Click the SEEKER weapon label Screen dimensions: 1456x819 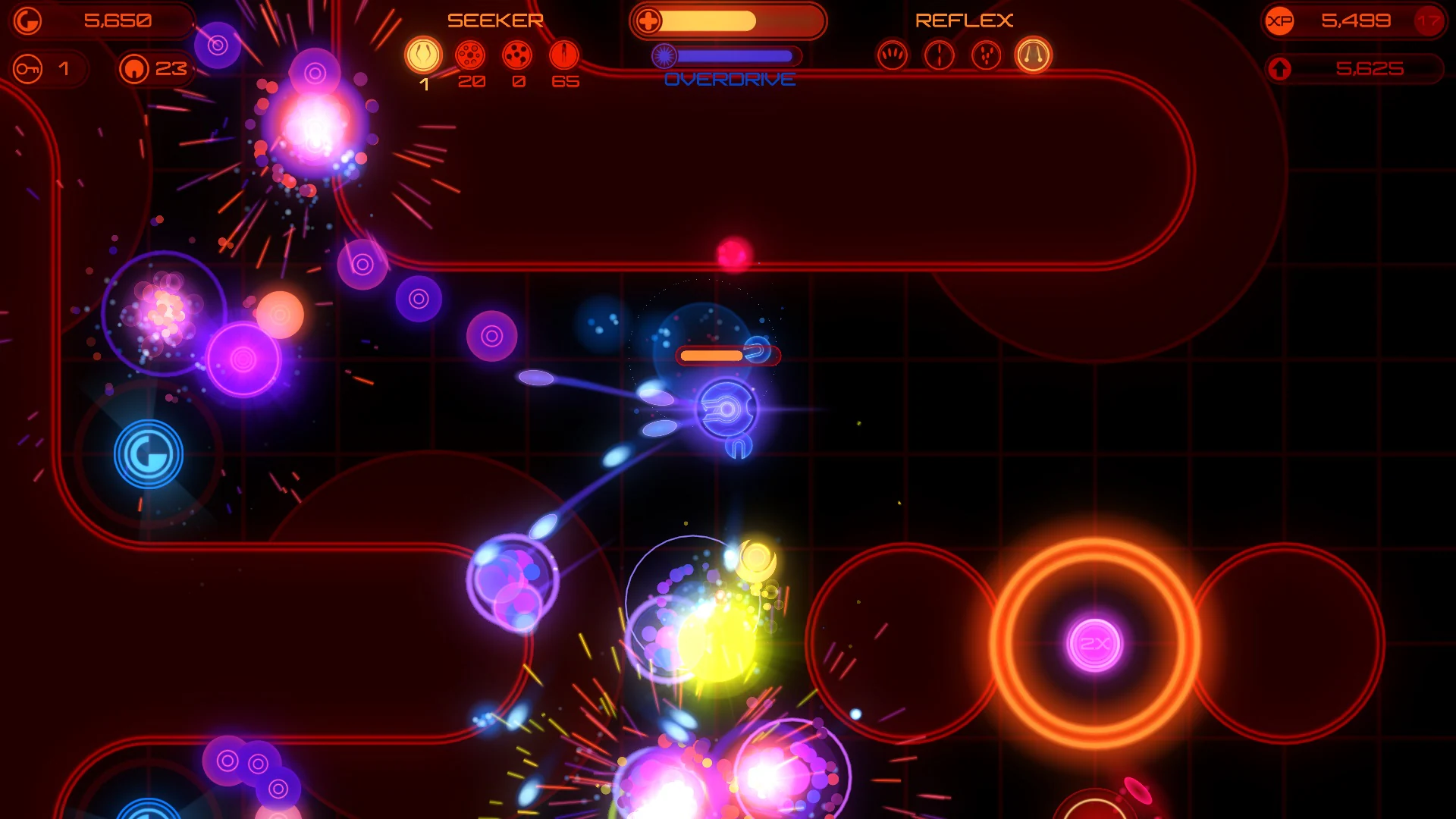tap(496, 19)
